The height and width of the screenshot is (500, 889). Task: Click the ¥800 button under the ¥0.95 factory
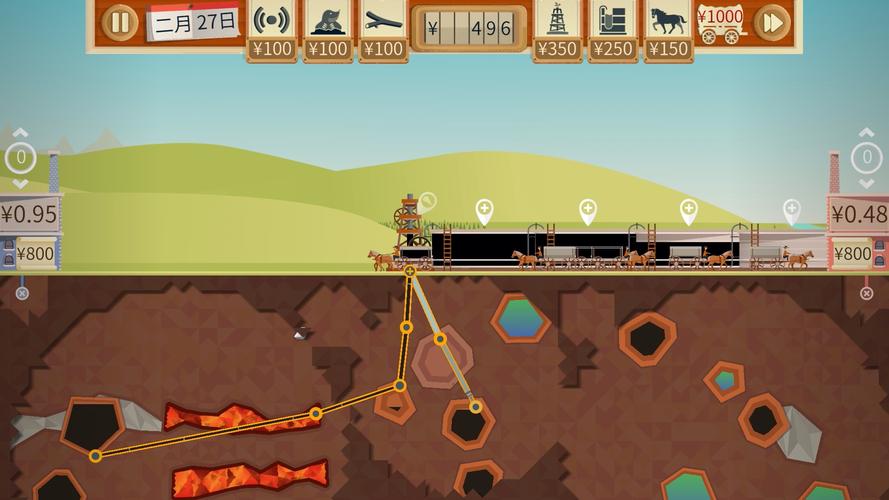(35, 253)
